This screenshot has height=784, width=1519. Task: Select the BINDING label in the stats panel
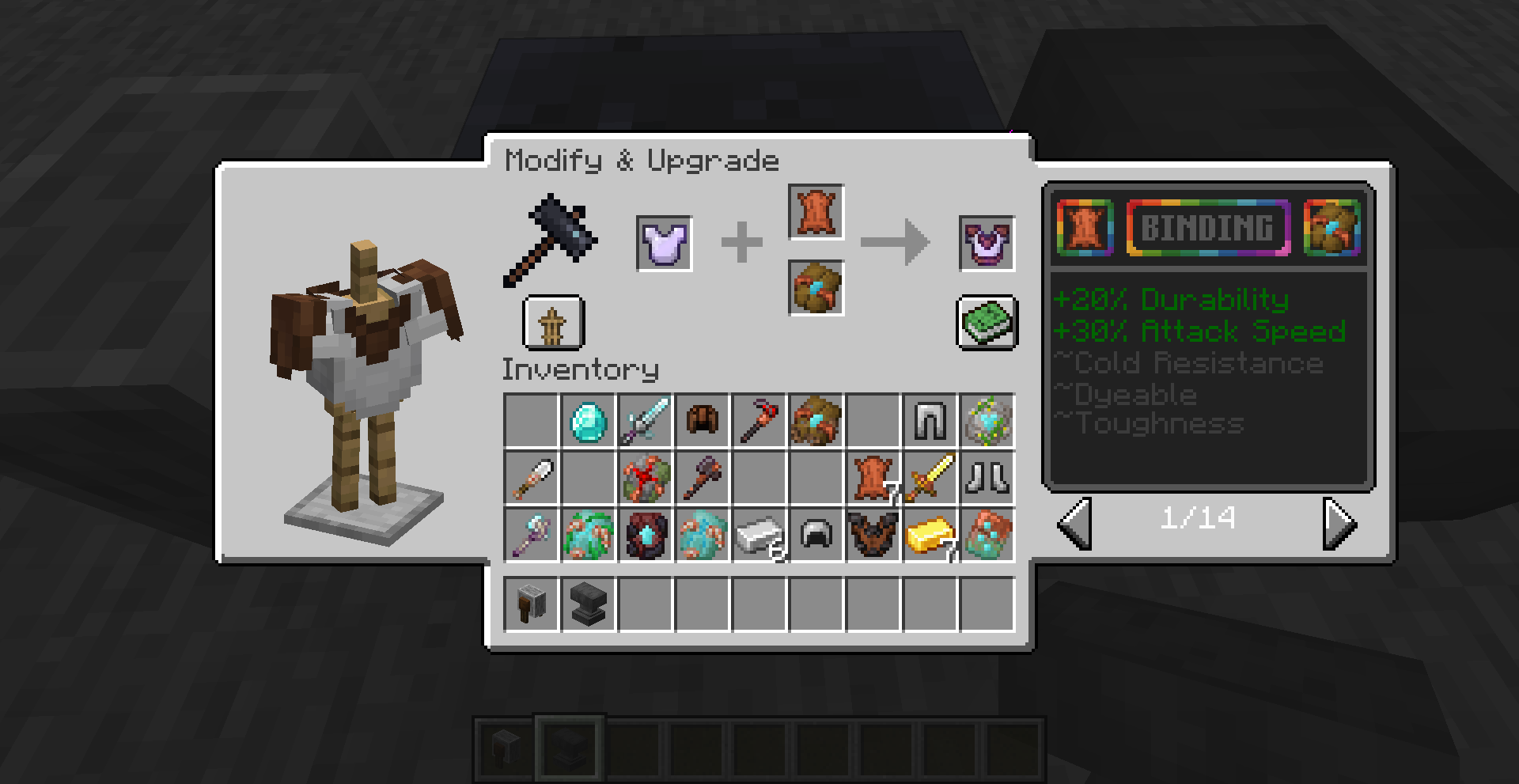[x=1208, y=229]
